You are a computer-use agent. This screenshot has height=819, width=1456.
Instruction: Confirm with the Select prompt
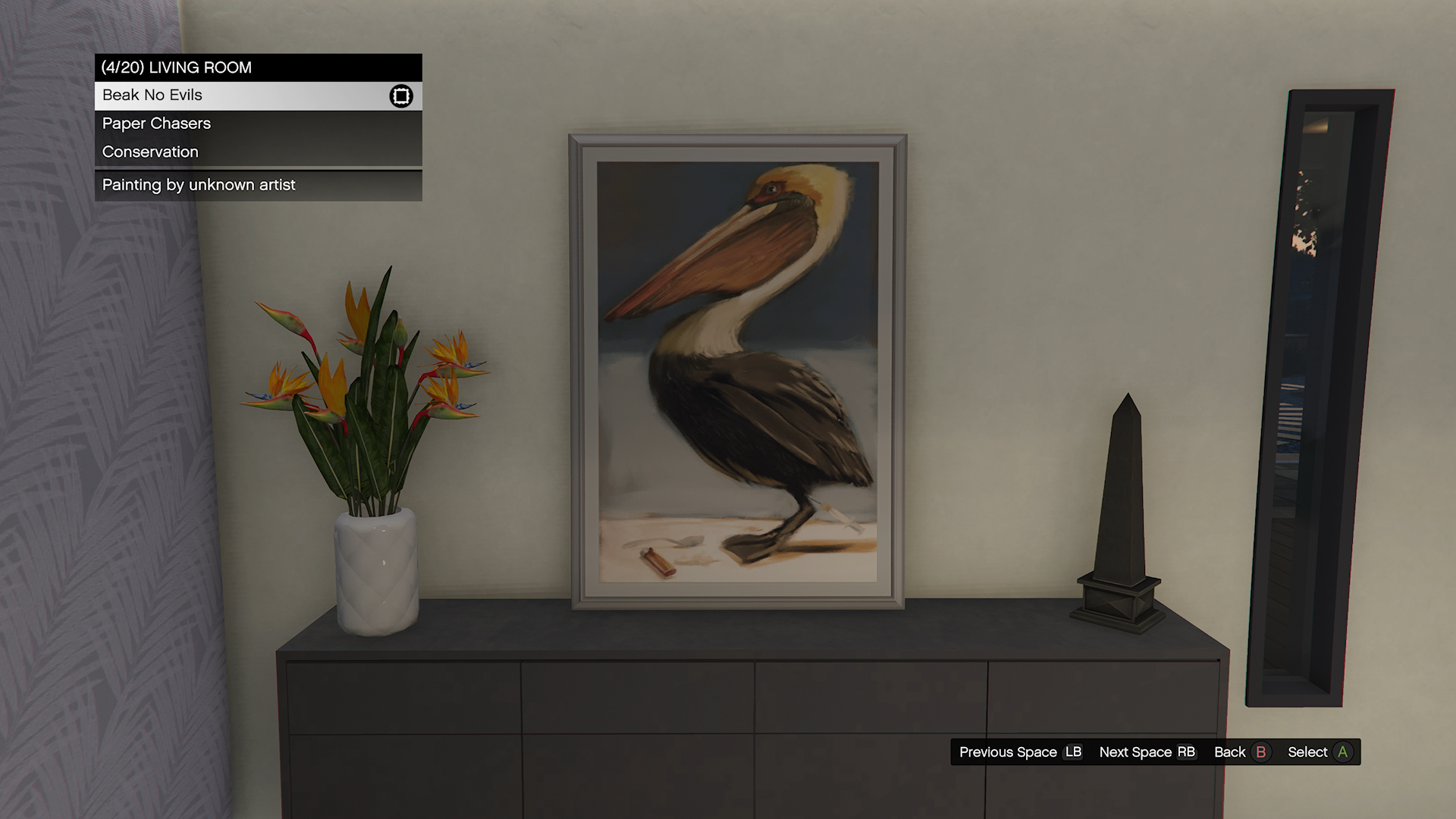pyautogui.click(x=1319, y=752)
